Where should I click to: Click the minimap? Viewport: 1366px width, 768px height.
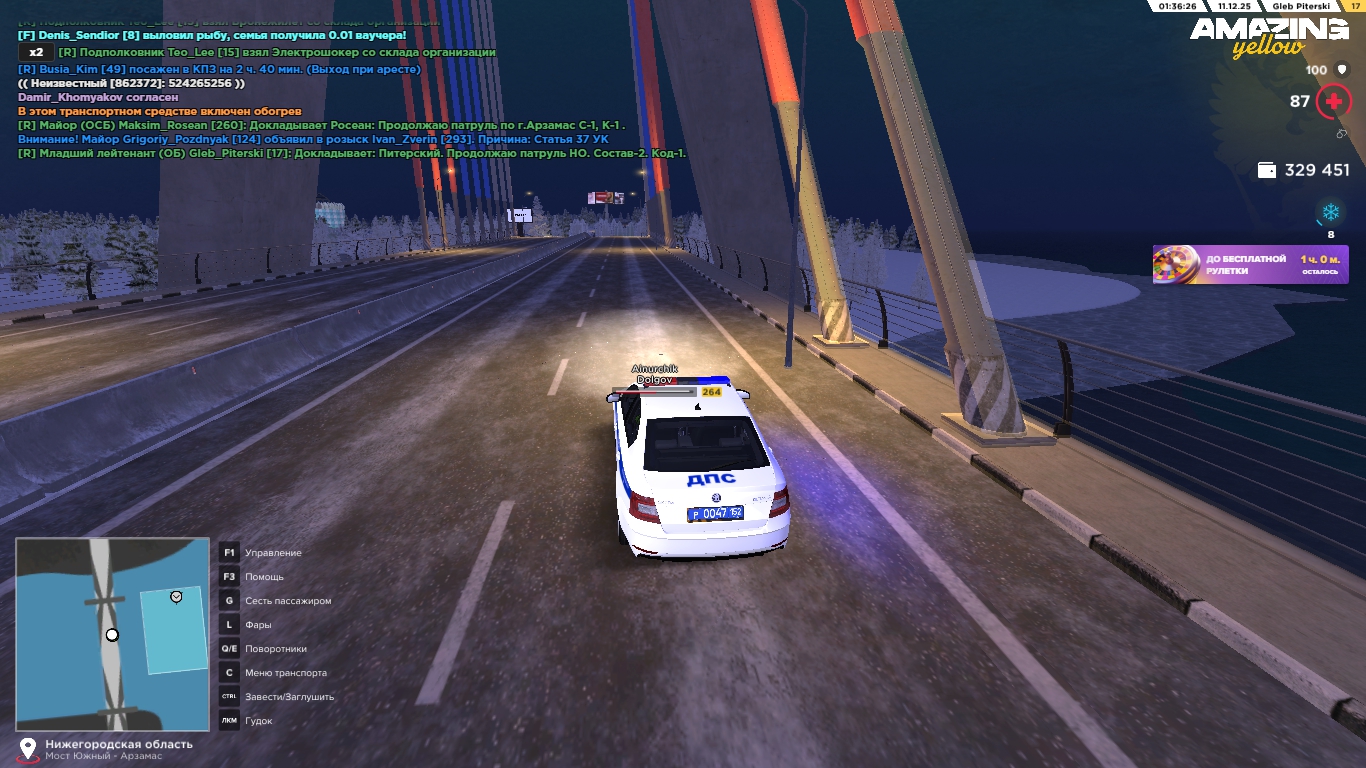point(112,634)
